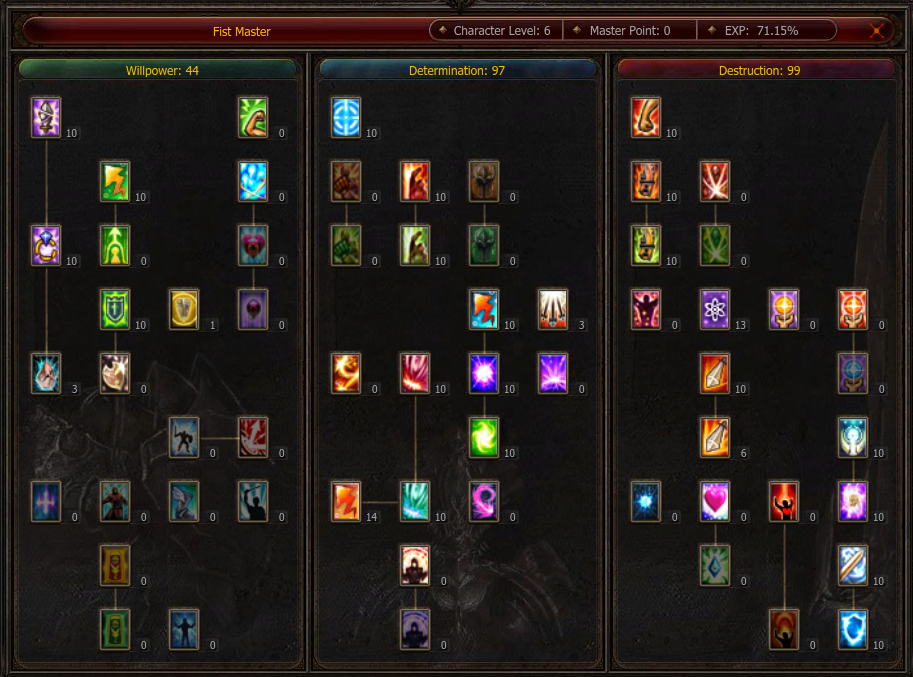Select the green swirl skill icon
Viewport: 913px width, 677px height.
pos(484,437)
